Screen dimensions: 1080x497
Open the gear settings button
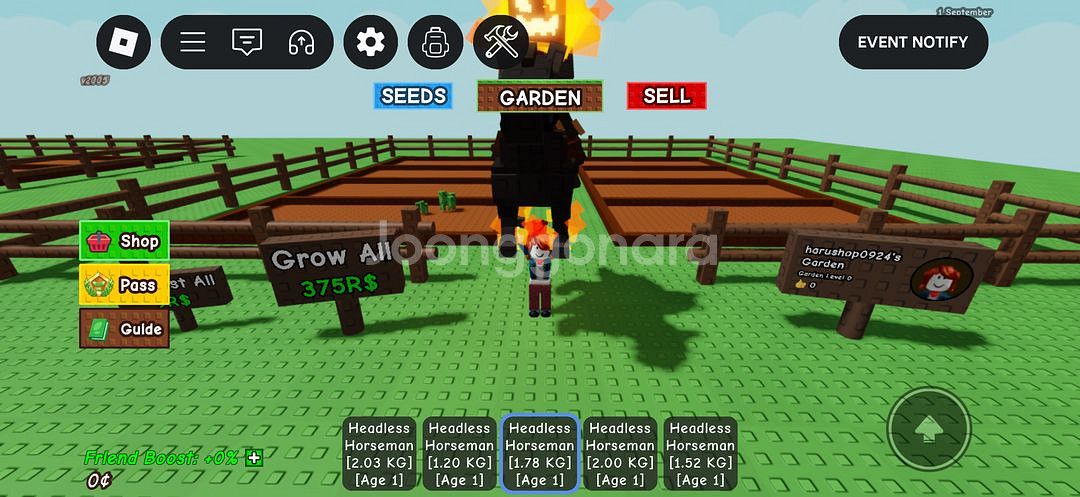[371, 42]
